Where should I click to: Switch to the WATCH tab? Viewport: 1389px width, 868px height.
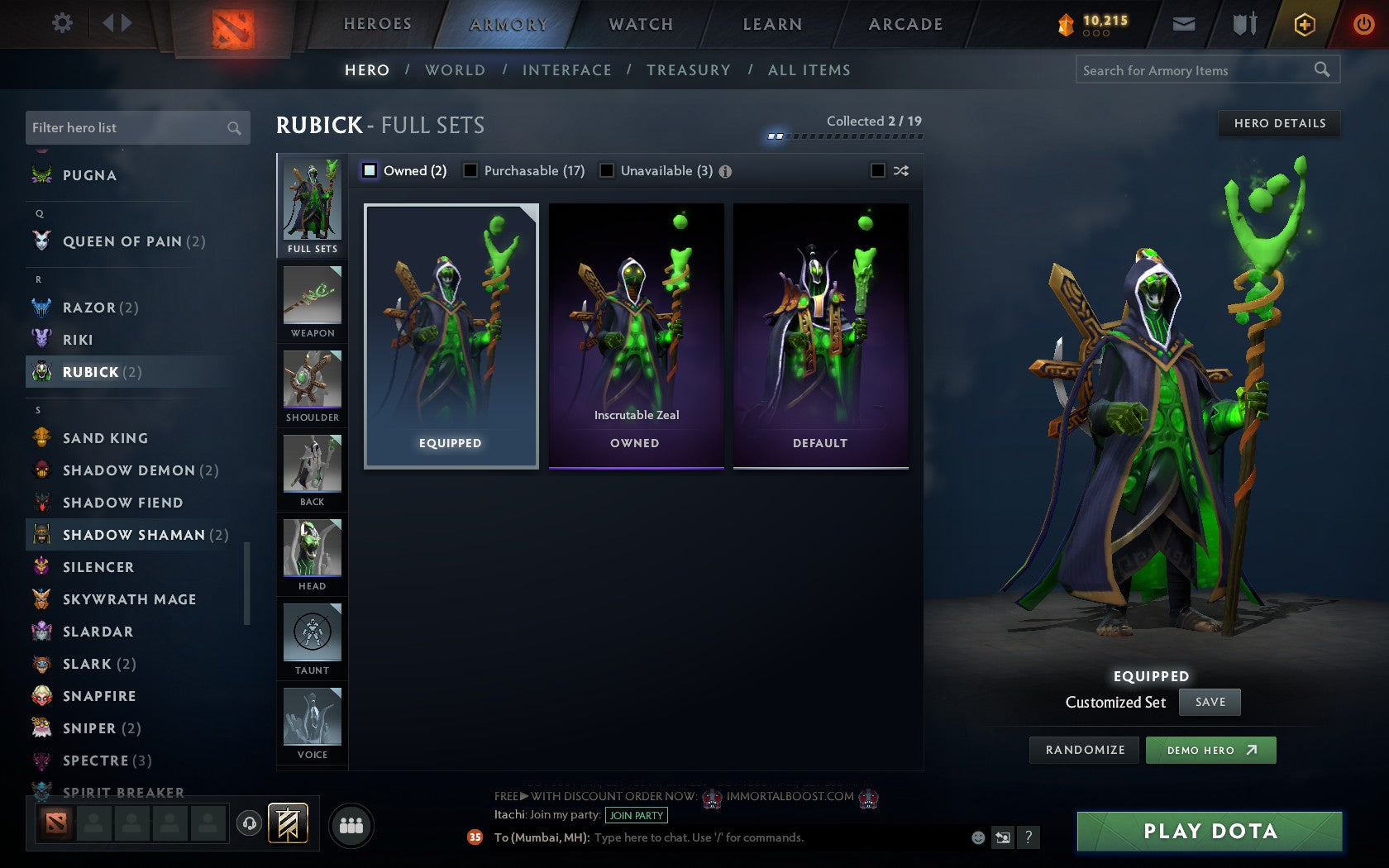(x=641, y=24)
